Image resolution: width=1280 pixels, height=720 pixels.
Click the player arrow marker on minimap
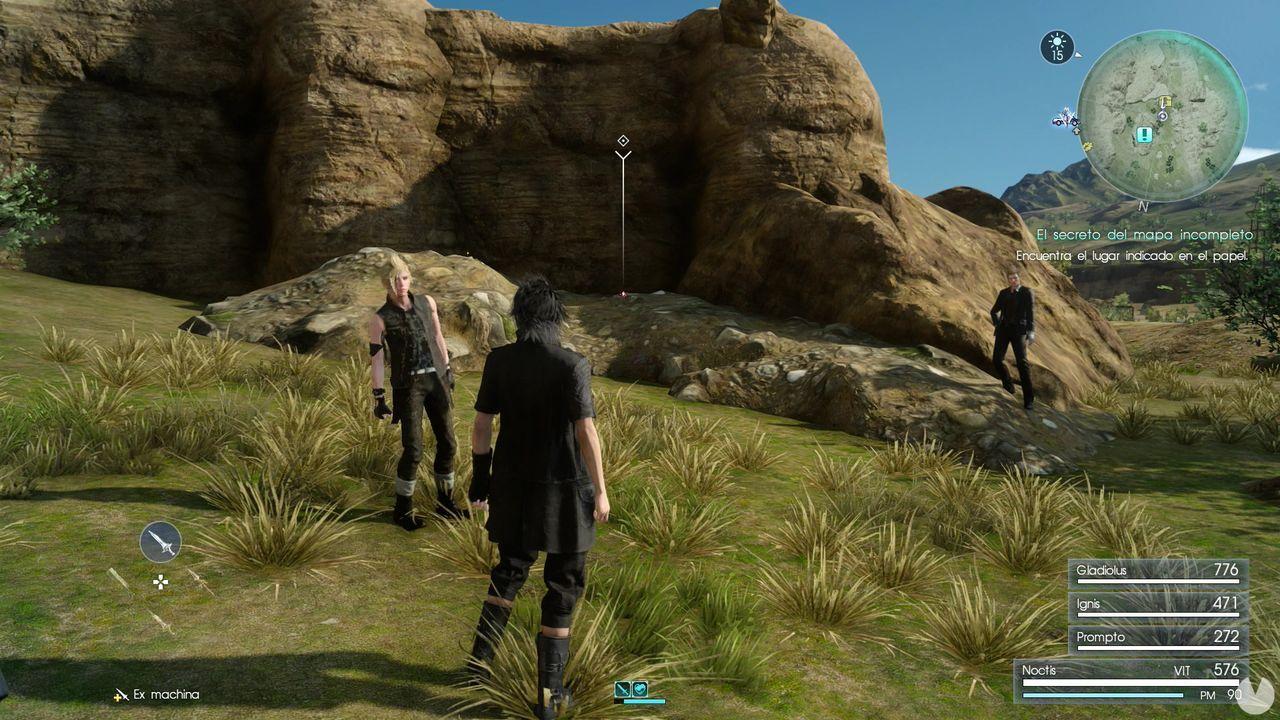click(x=1076, y=130)
